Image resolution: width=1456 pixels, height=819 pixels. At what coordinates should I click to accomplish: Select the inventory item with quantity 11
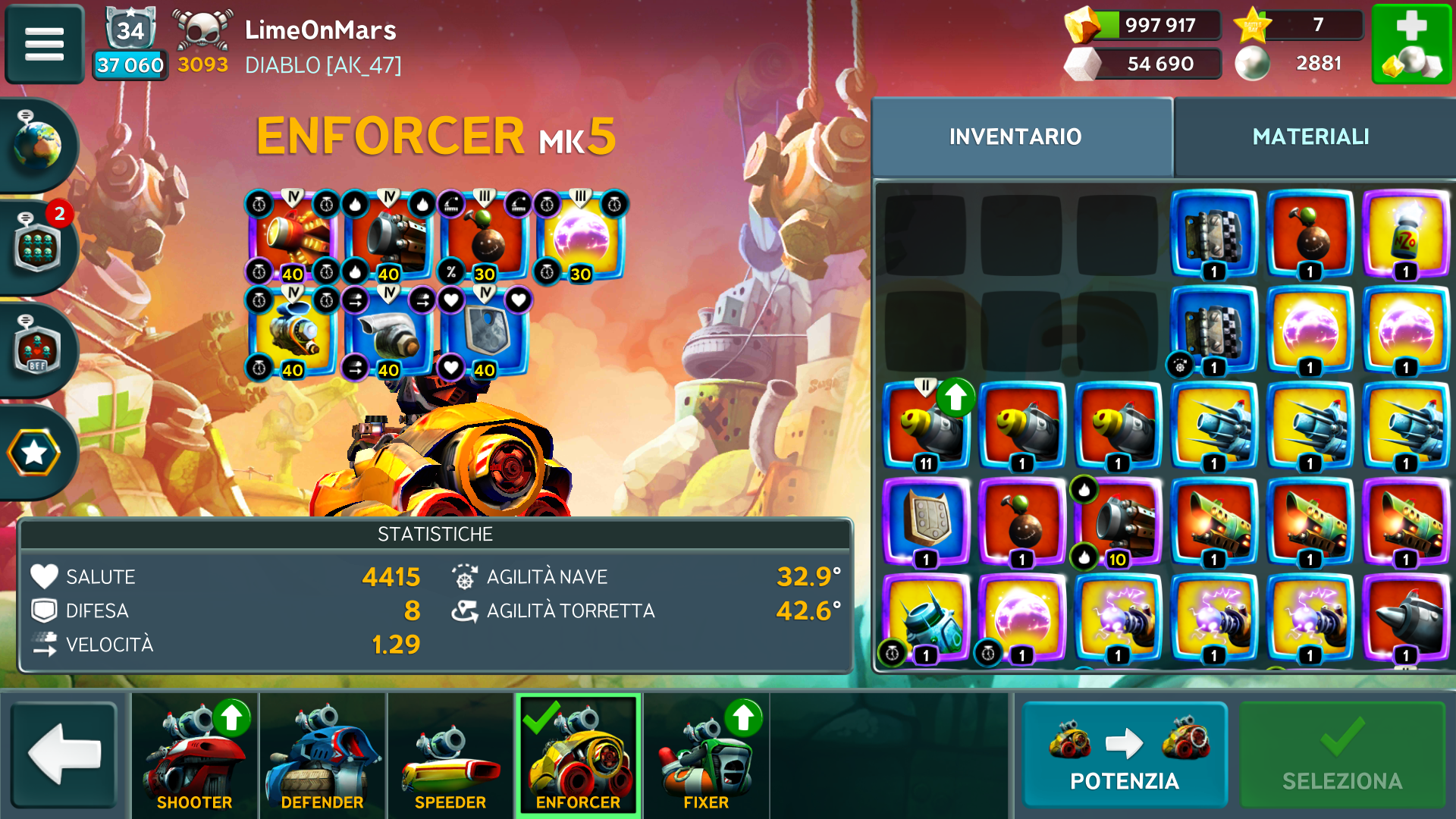(x=926, y=426)
